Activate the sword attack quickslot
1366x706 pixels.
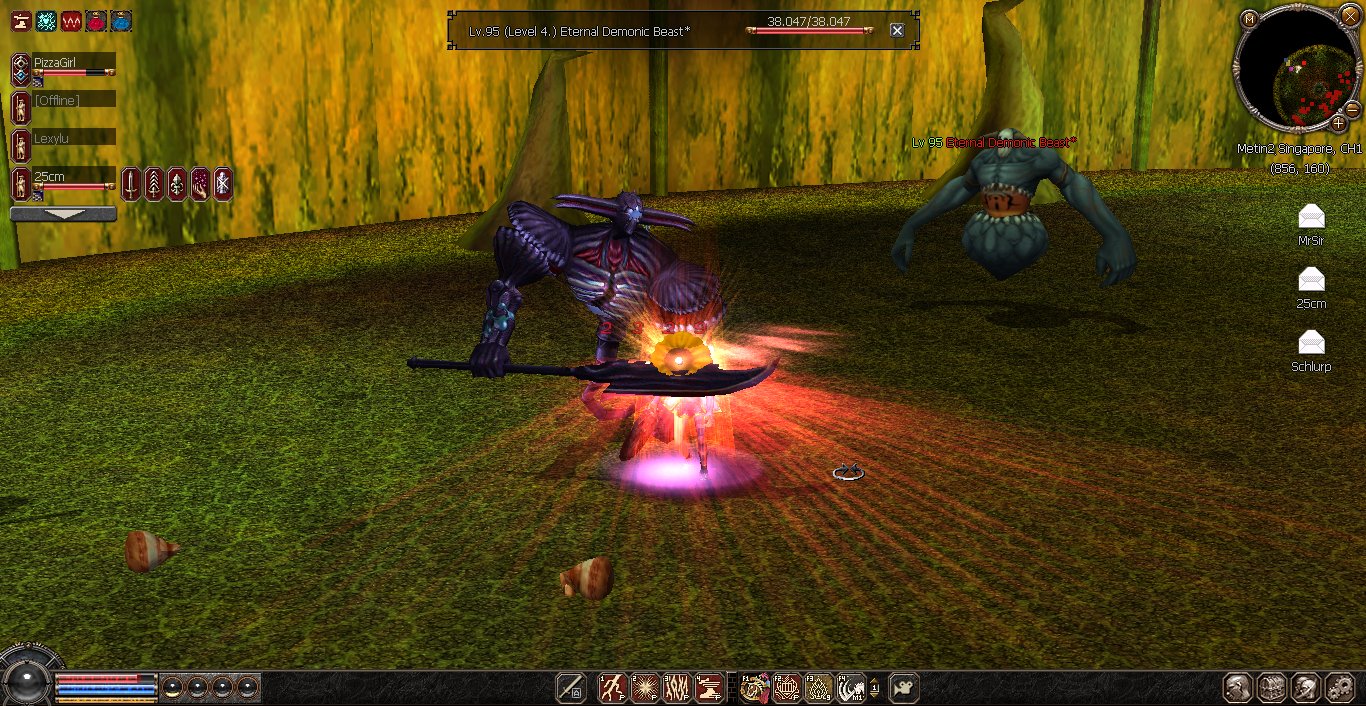(x=571, y=688)
